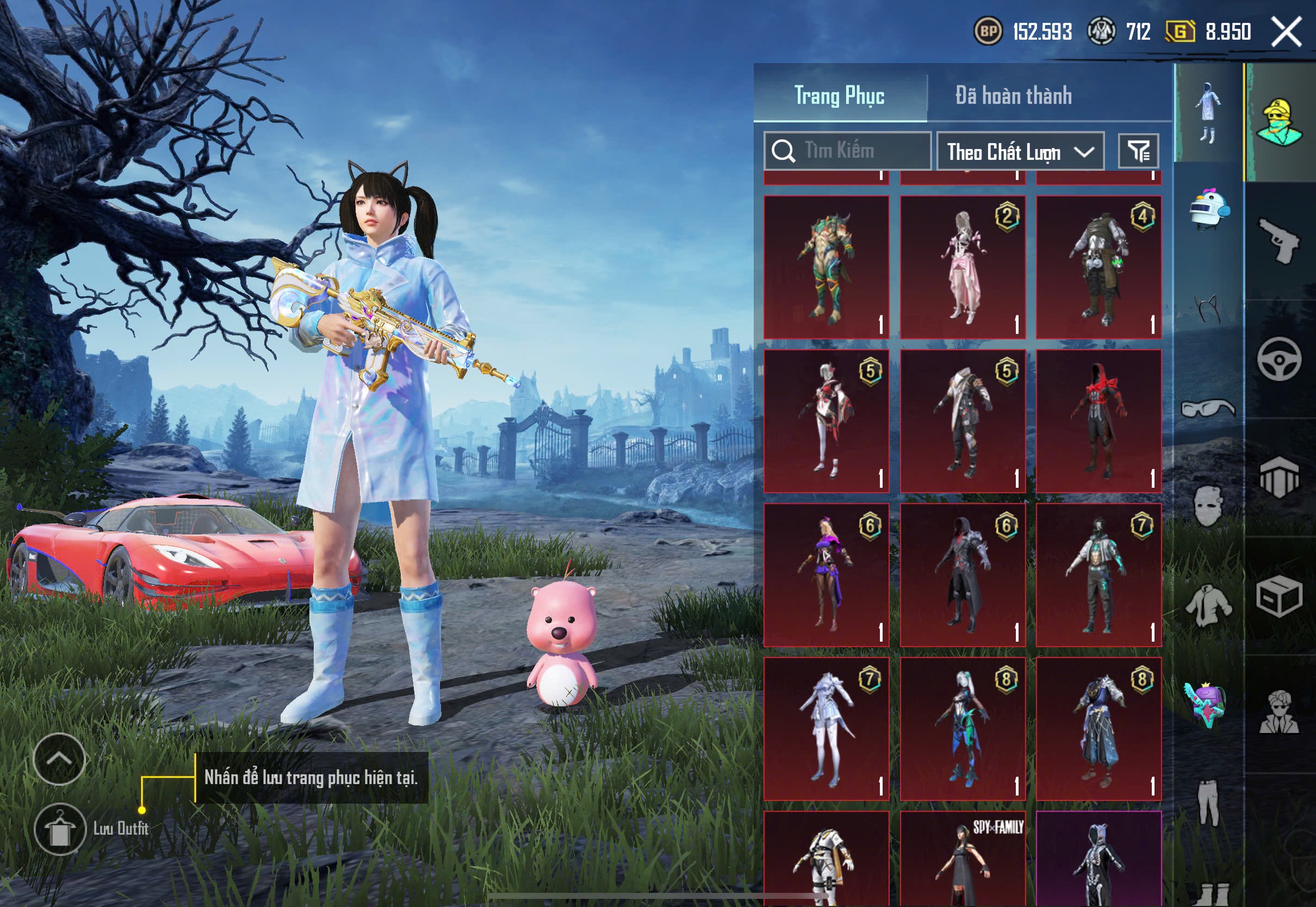
Task: Close the inventory with the X button
Action: (x=1287, y=32)
